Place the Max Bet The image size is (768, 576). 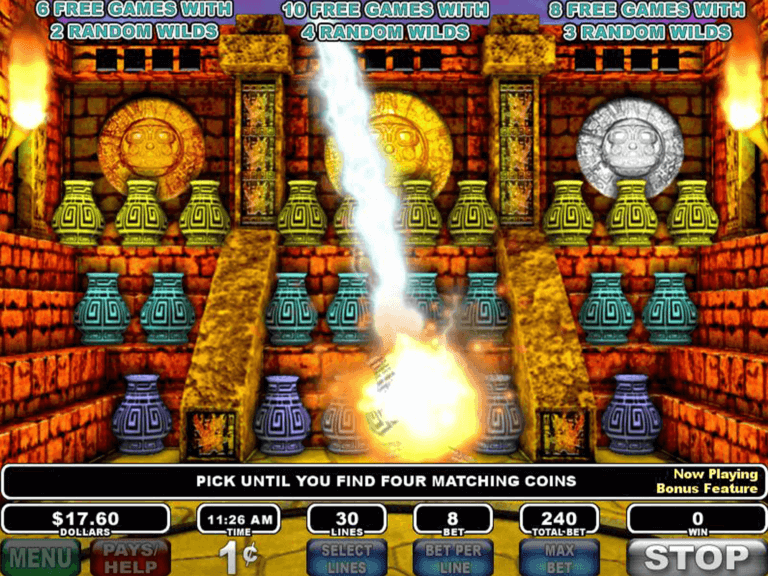[559, 558]
